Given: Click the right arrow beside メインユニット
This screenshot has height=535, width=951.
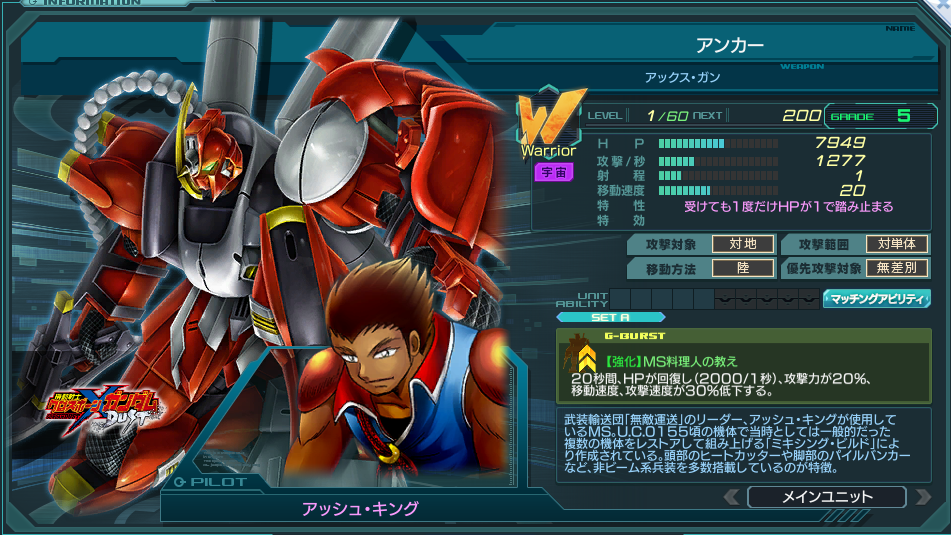Looking at the screenshot, I should click(919, 497).
